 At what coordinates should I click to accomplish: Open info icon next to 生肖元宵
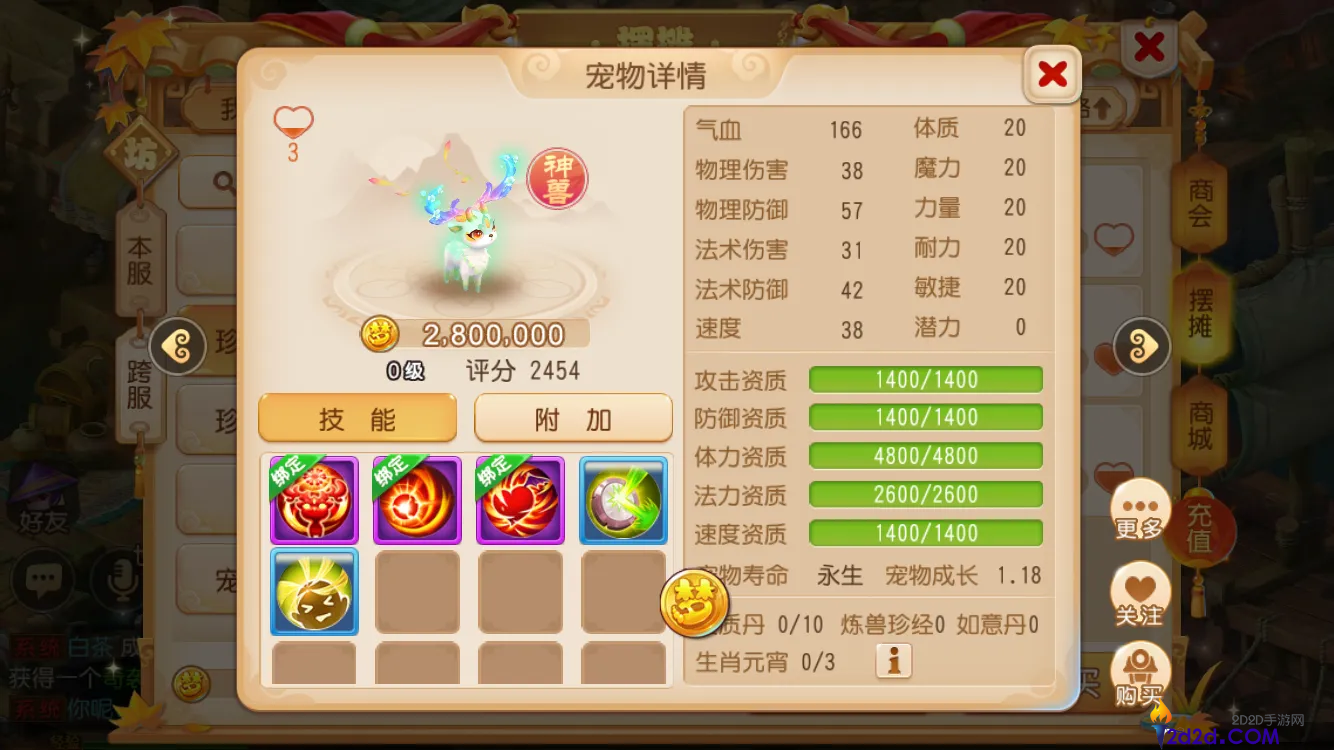pos(893,661)
